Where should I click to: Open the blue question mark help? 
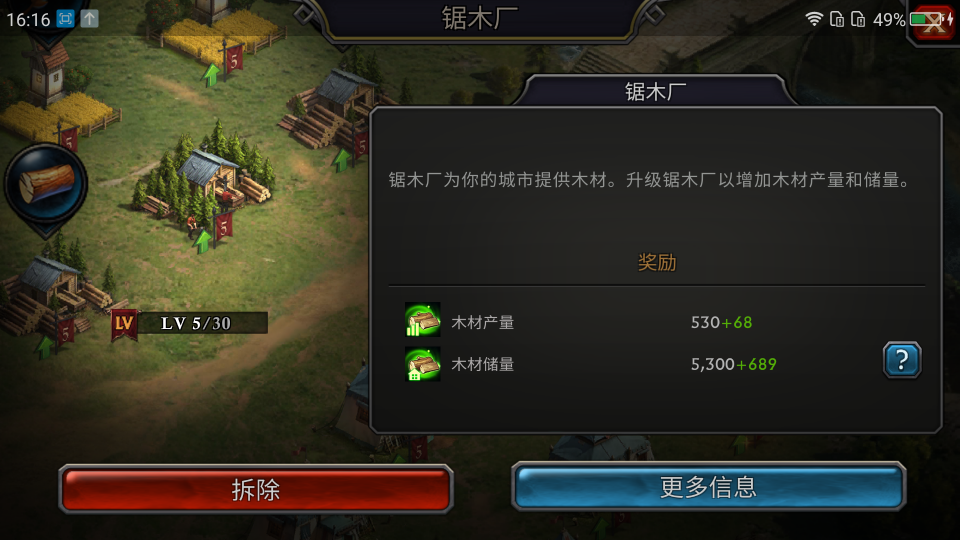901,360
